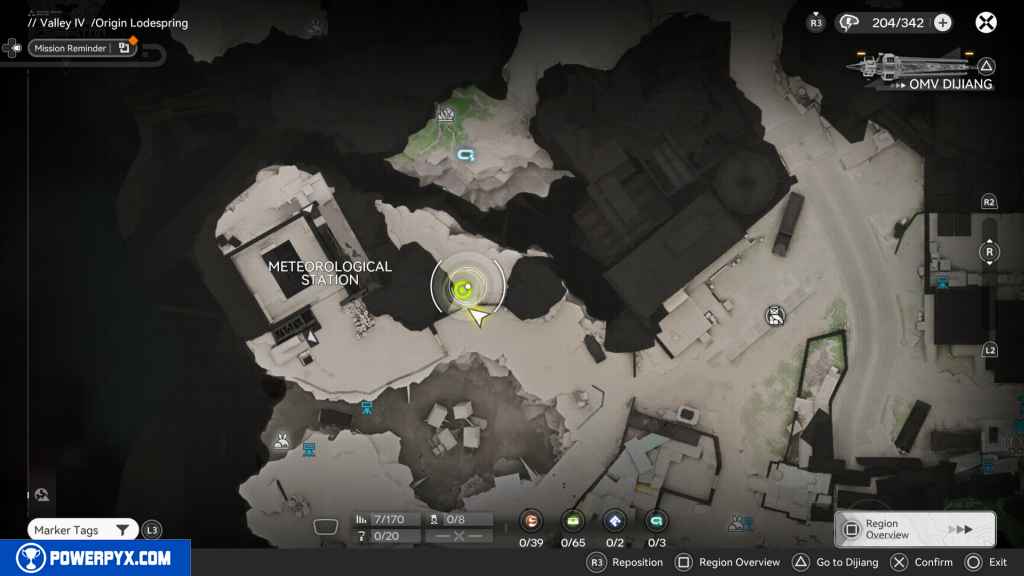1024x576 pixels.
Task: Visit the PowerPyx.com watermark logo
Action: 95,558
